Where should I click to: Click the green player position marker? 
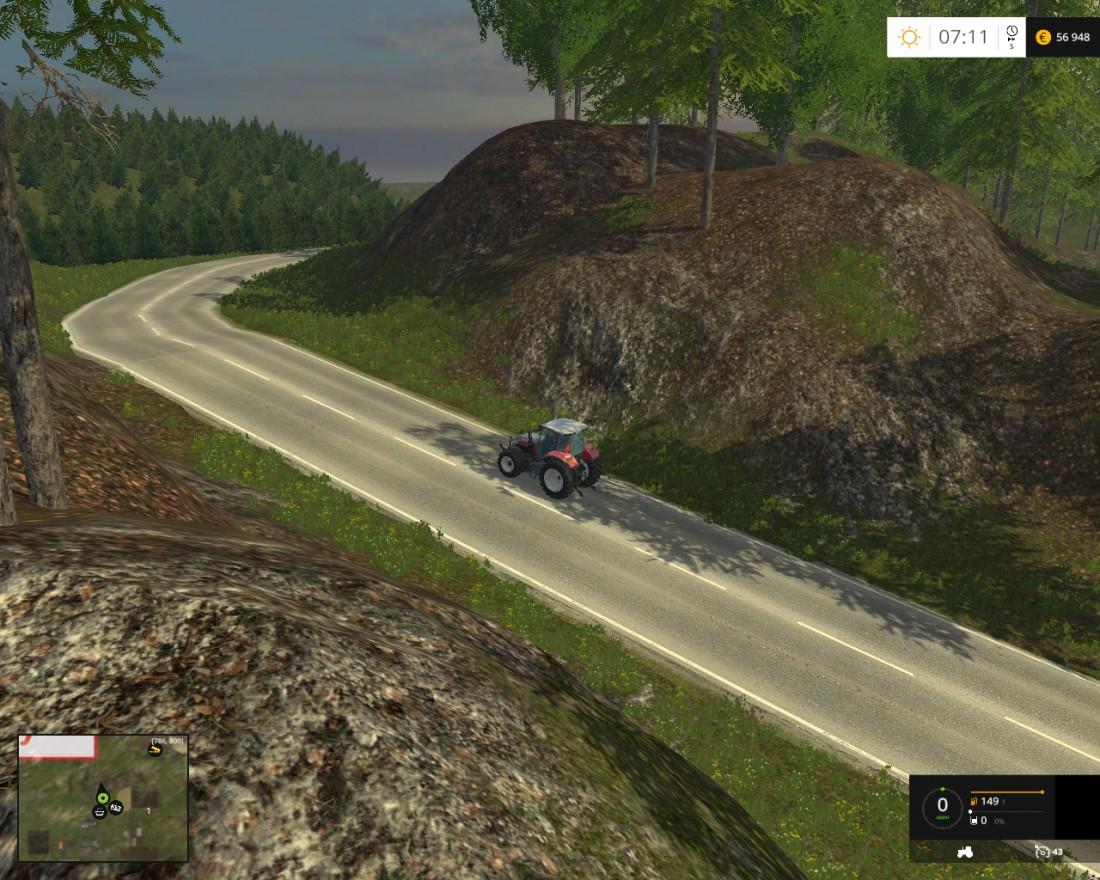pyautogui.click(x=102, y=797)
